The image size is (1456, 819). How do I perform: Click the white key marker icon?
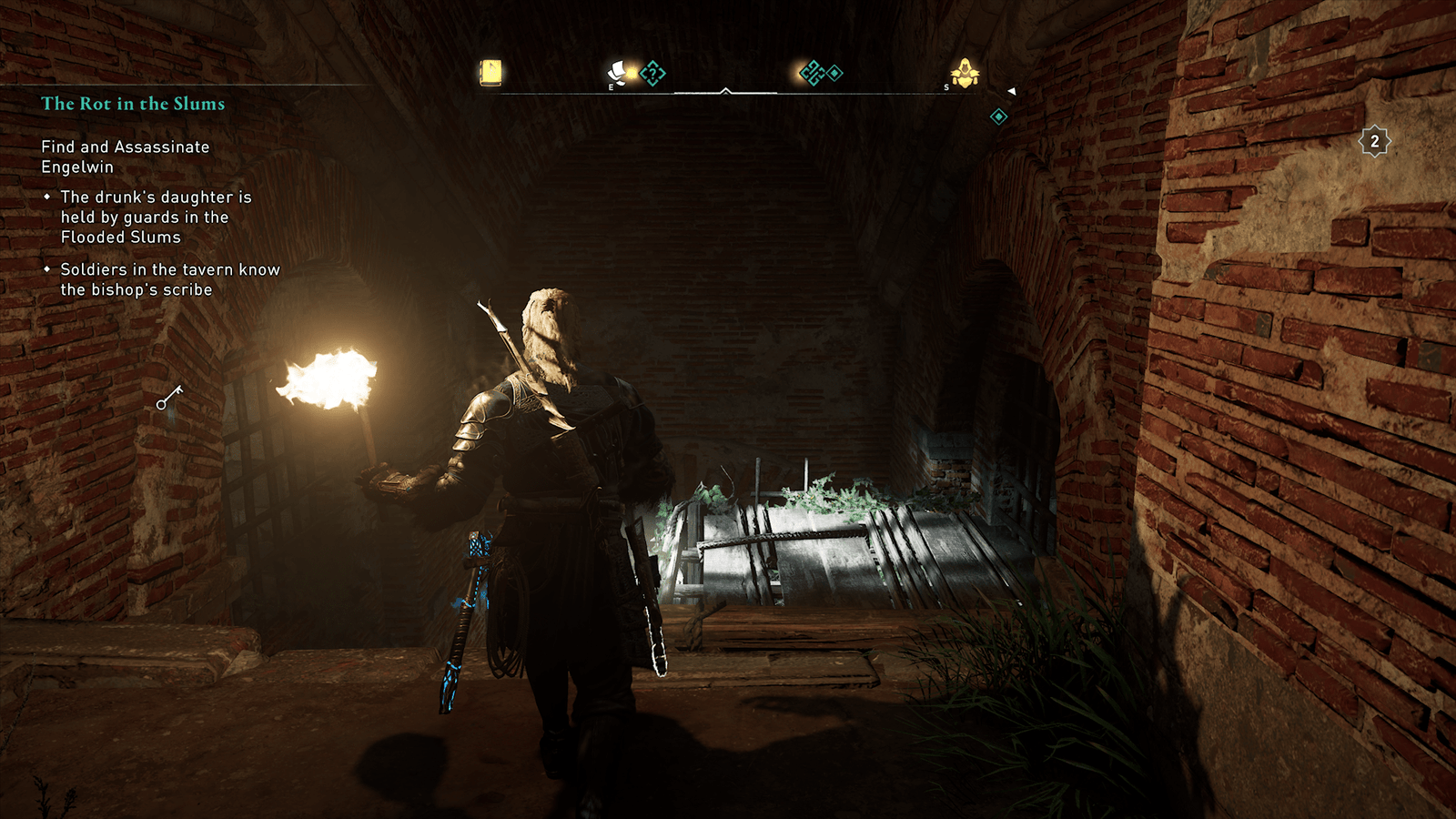169,398
